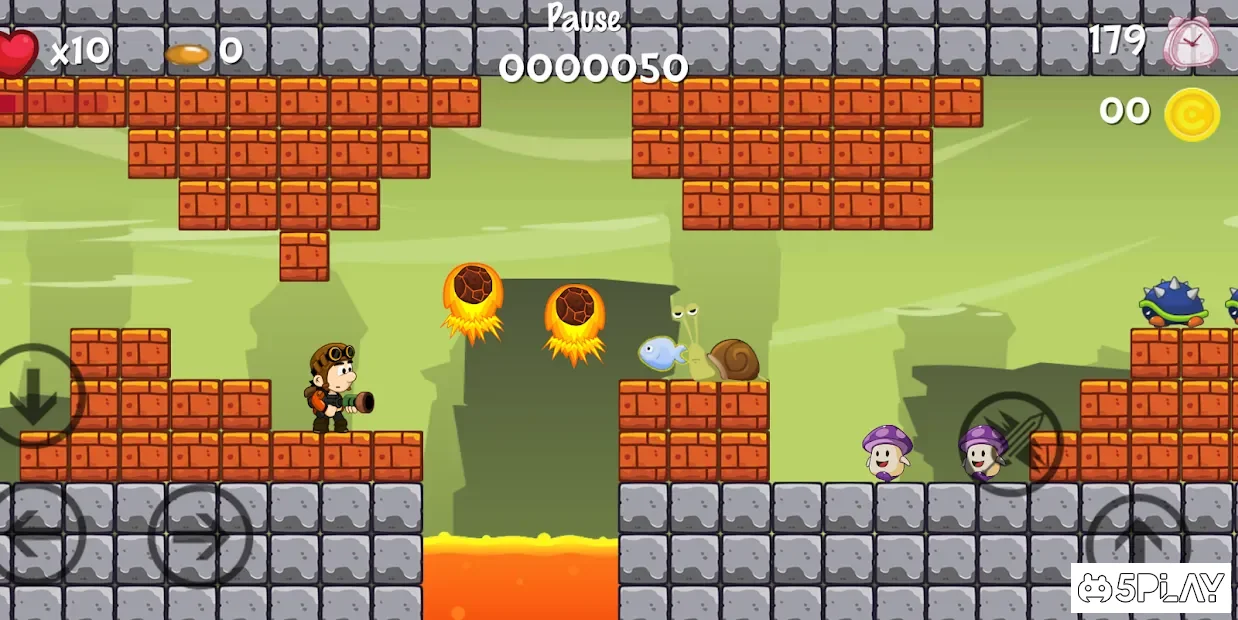
Task: Tap the down arrow crouch button
Action: click(x=35, y=396)
